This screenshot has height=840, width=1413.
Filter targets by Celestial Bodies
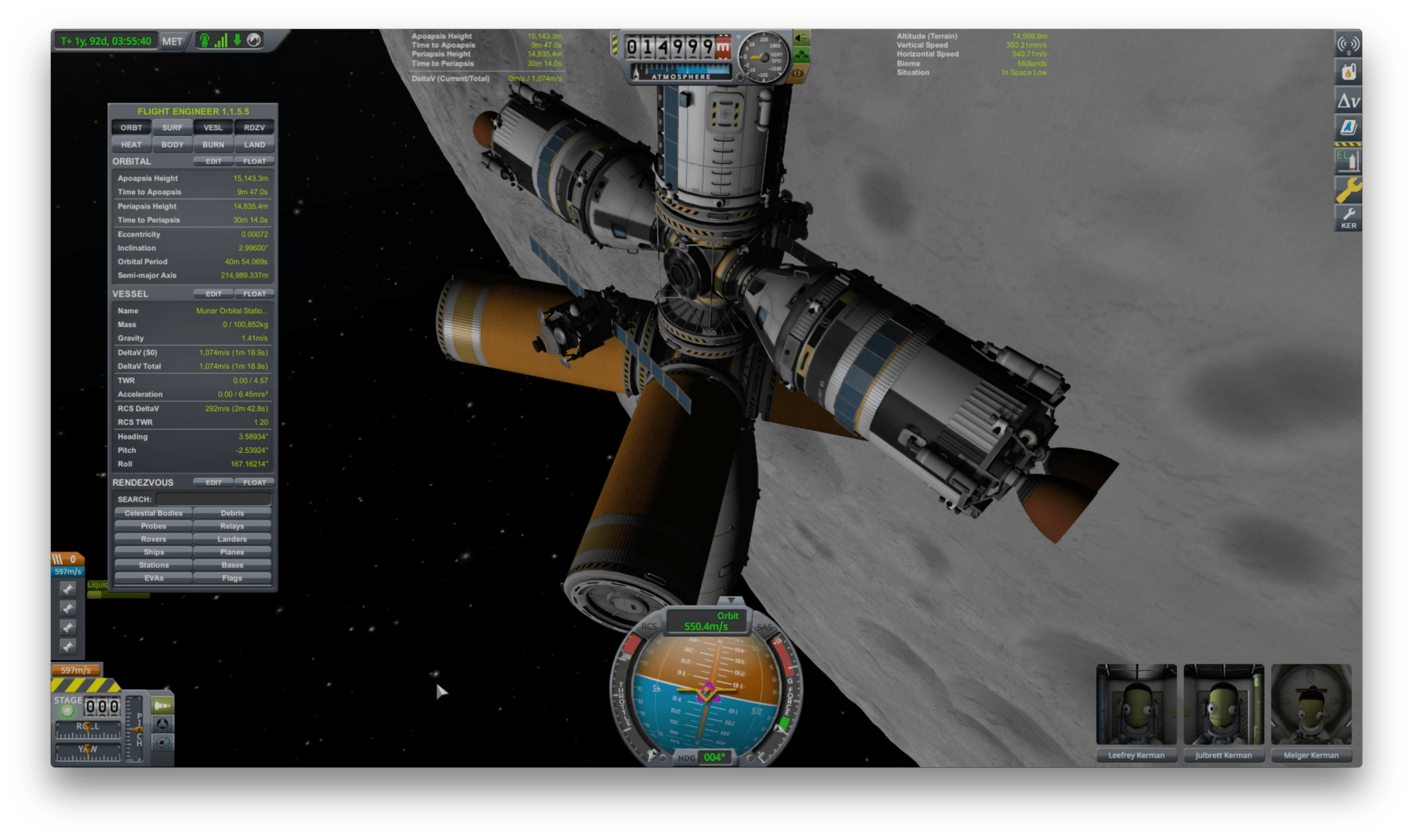tap(153, 514)
